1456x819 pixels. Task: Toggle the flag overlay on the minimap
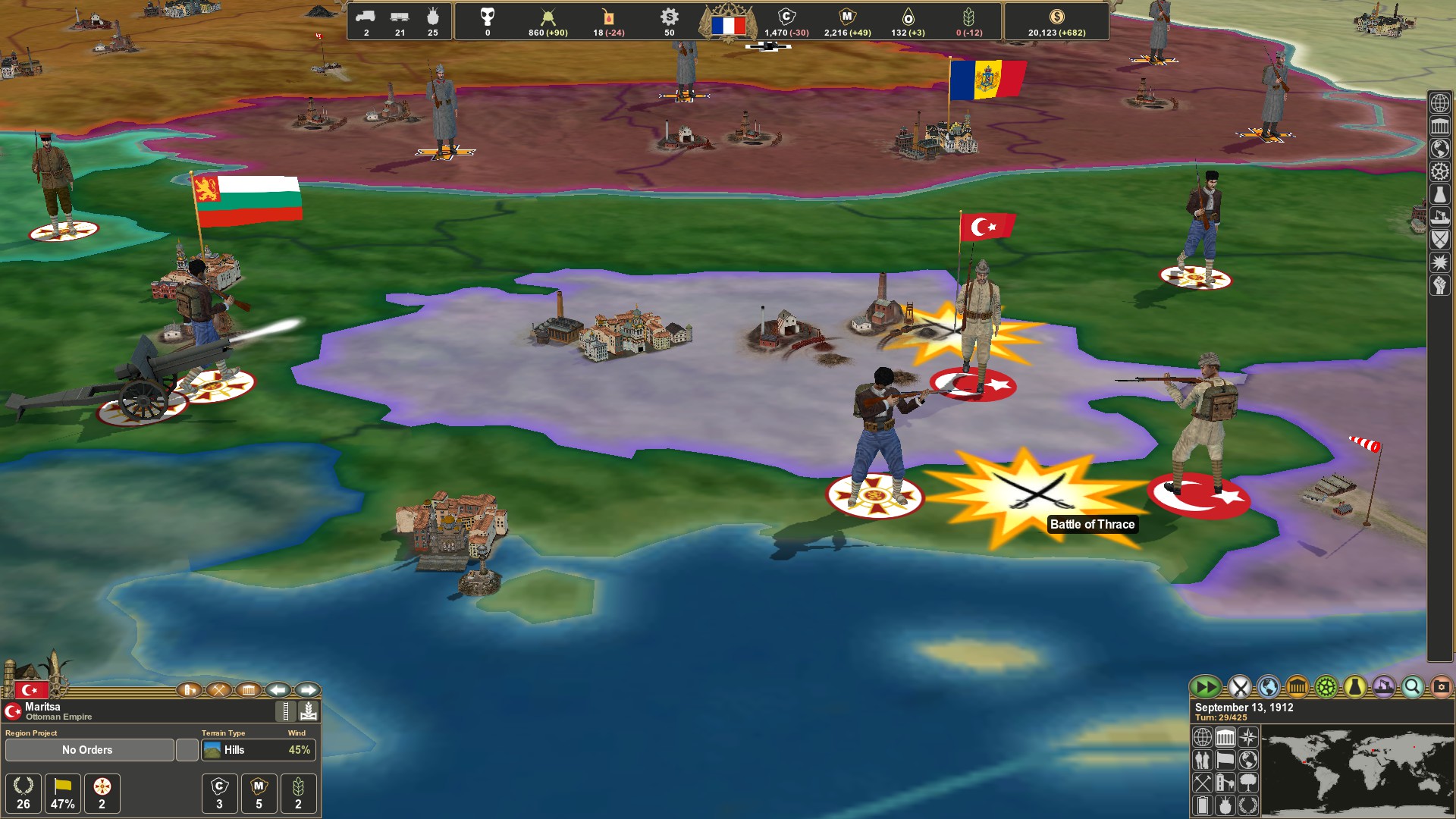pos(1225,761)
